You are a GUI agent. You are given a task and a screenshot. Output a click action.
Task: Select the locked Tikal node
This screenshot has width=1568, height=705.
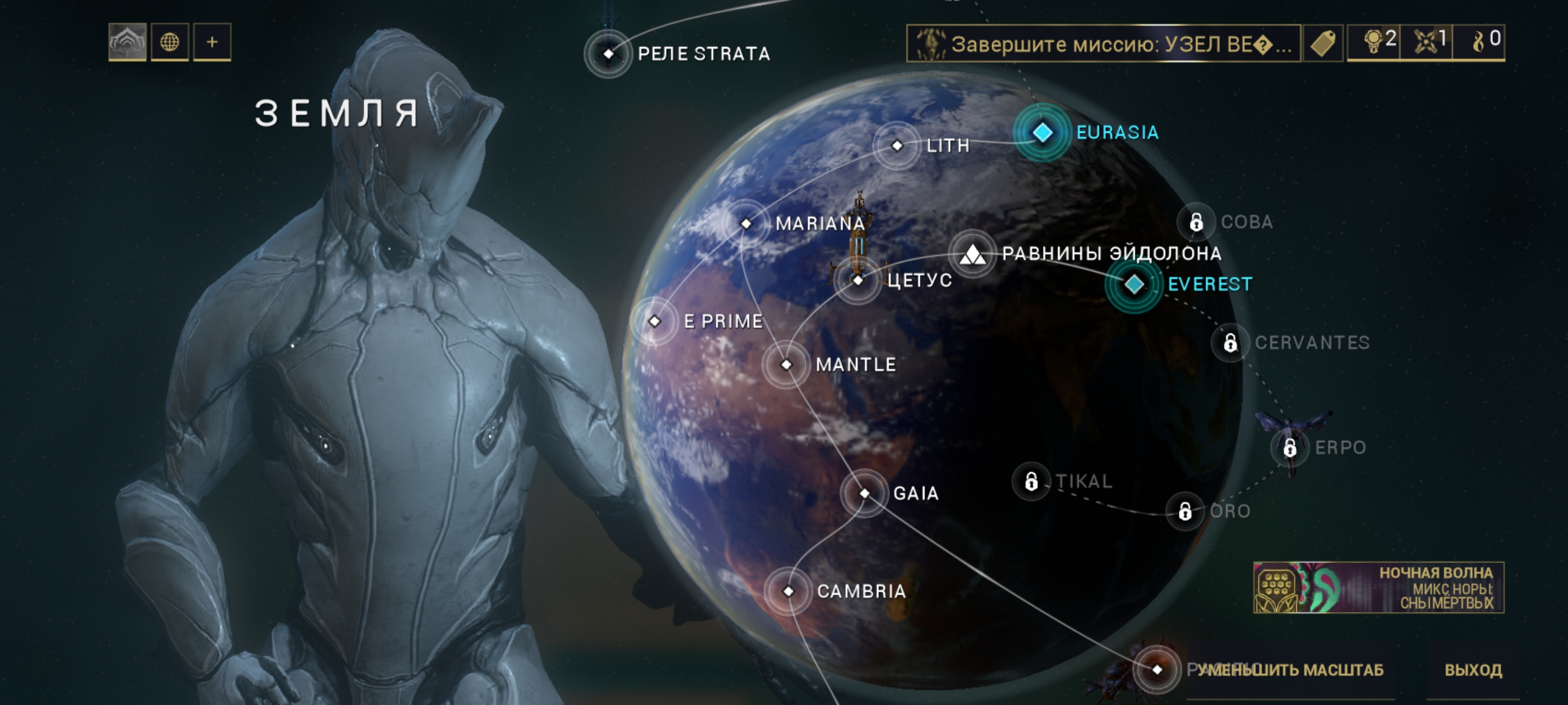tap(1031, 481)
